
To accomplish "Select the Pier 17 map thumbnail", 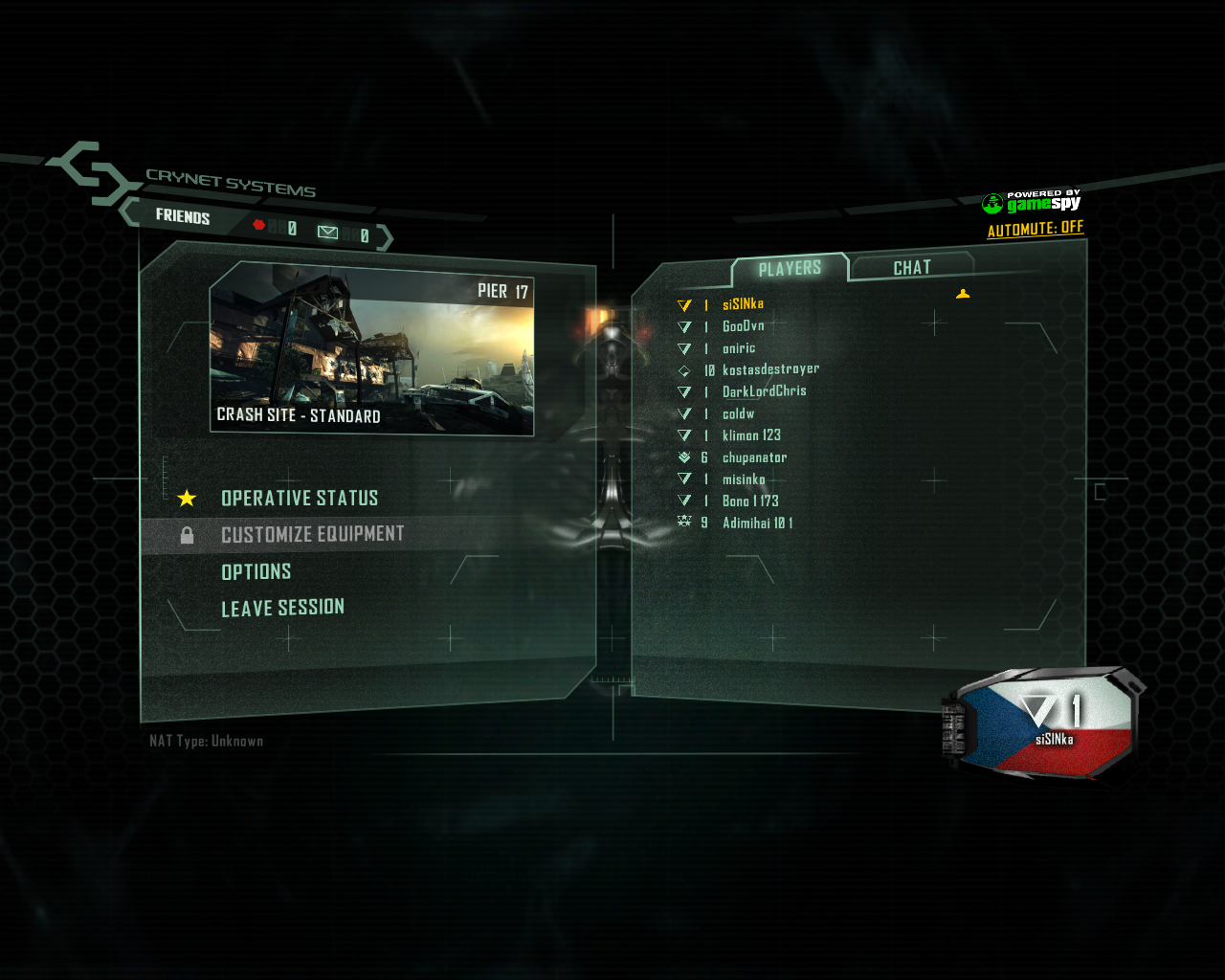I will (371, 349).
